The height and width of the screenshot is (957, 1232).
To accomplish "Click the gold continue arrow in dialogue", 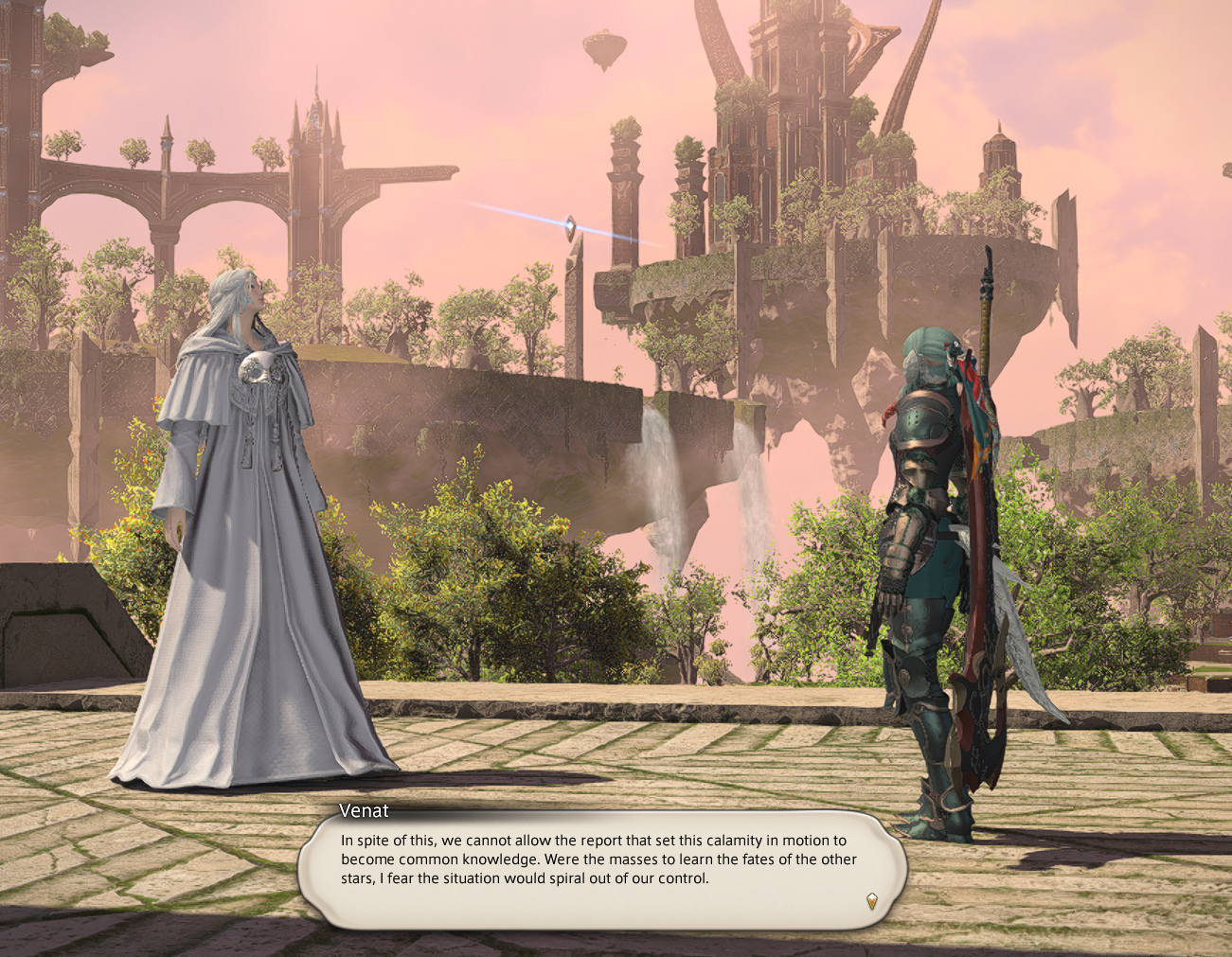I will [871, 900].
